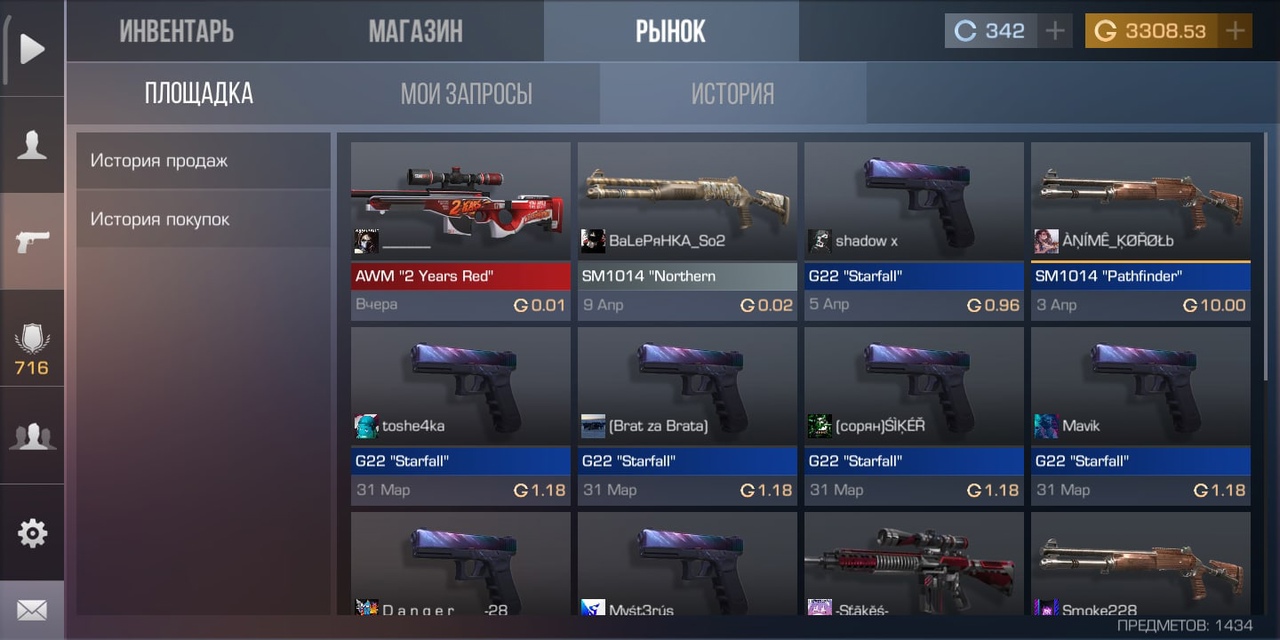Add silver currency with the plus button
The width and height of the screenshot is (1280, 640).
1055,31
